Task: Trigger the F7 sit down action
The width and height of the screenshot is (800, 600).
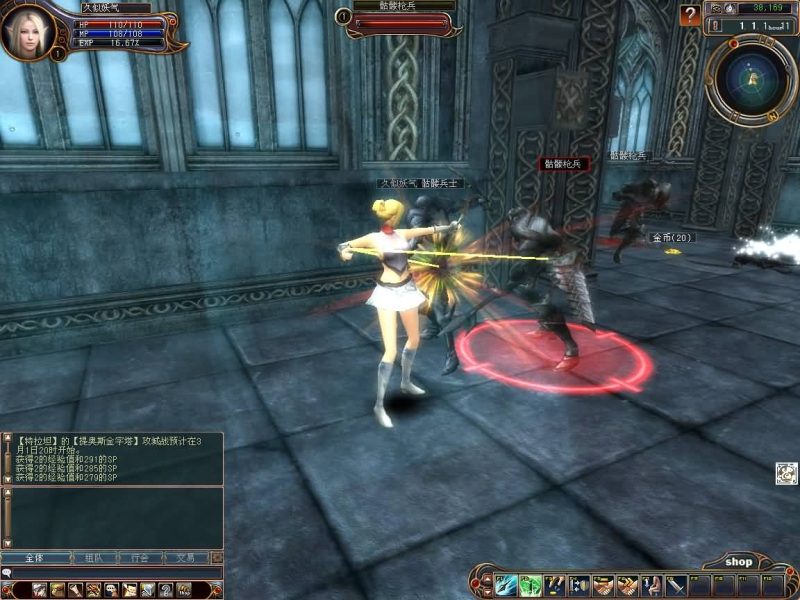Action: click(x=652, y=585)
